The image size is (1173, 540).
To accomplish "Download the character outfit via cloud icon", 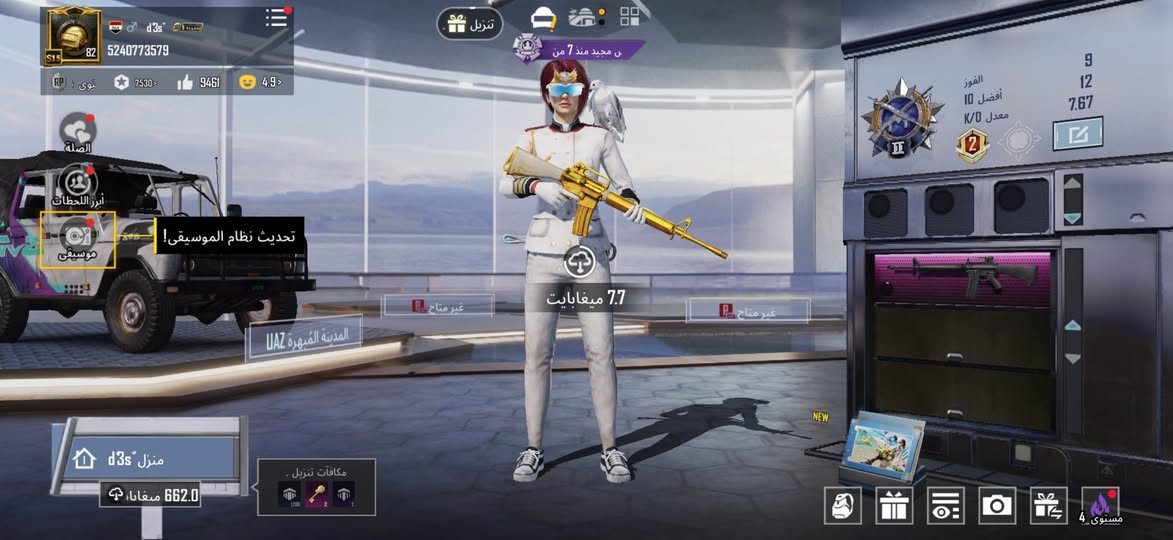I will [580, 262].
